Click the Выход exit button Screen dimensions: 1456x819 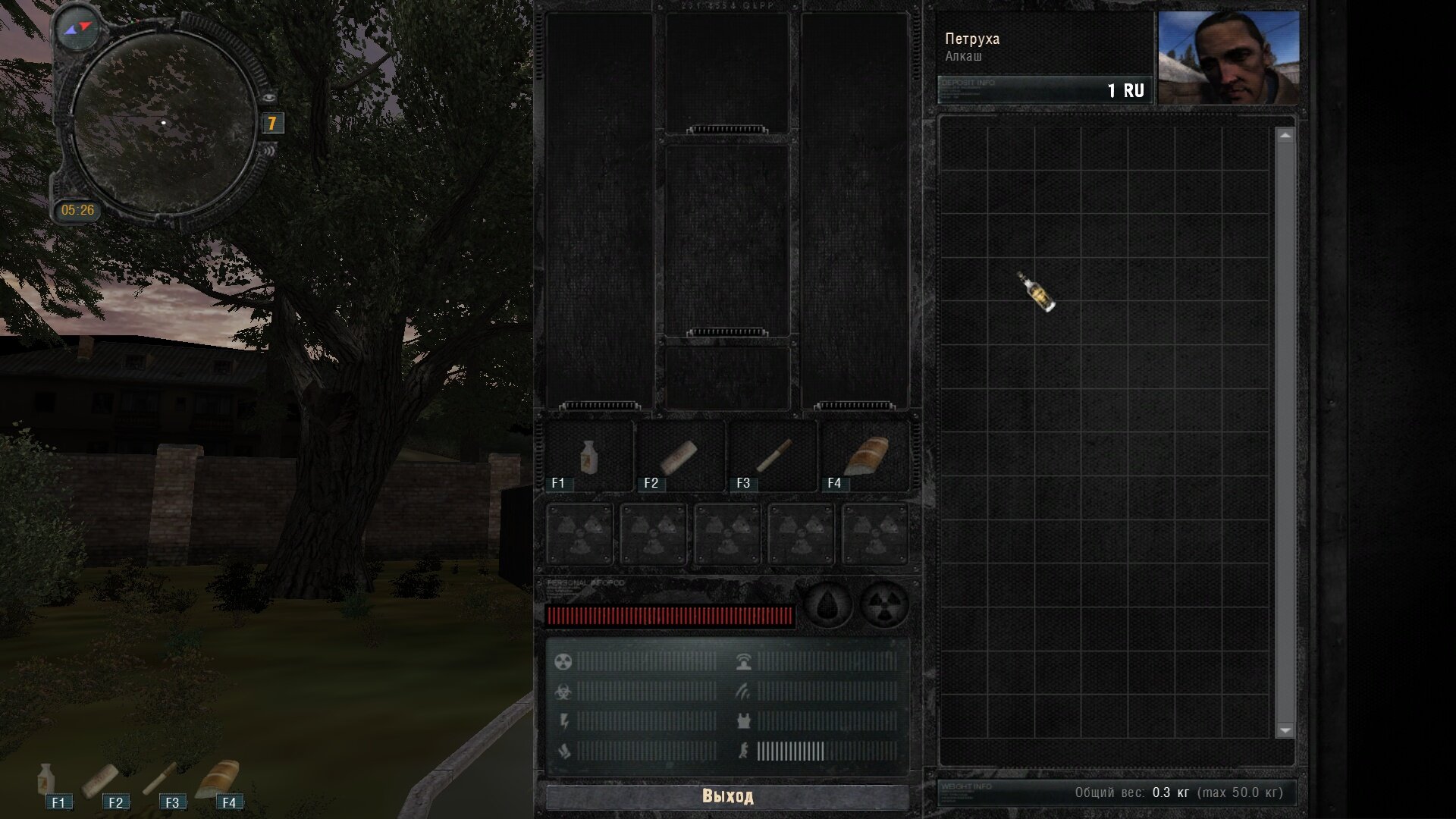727,796
